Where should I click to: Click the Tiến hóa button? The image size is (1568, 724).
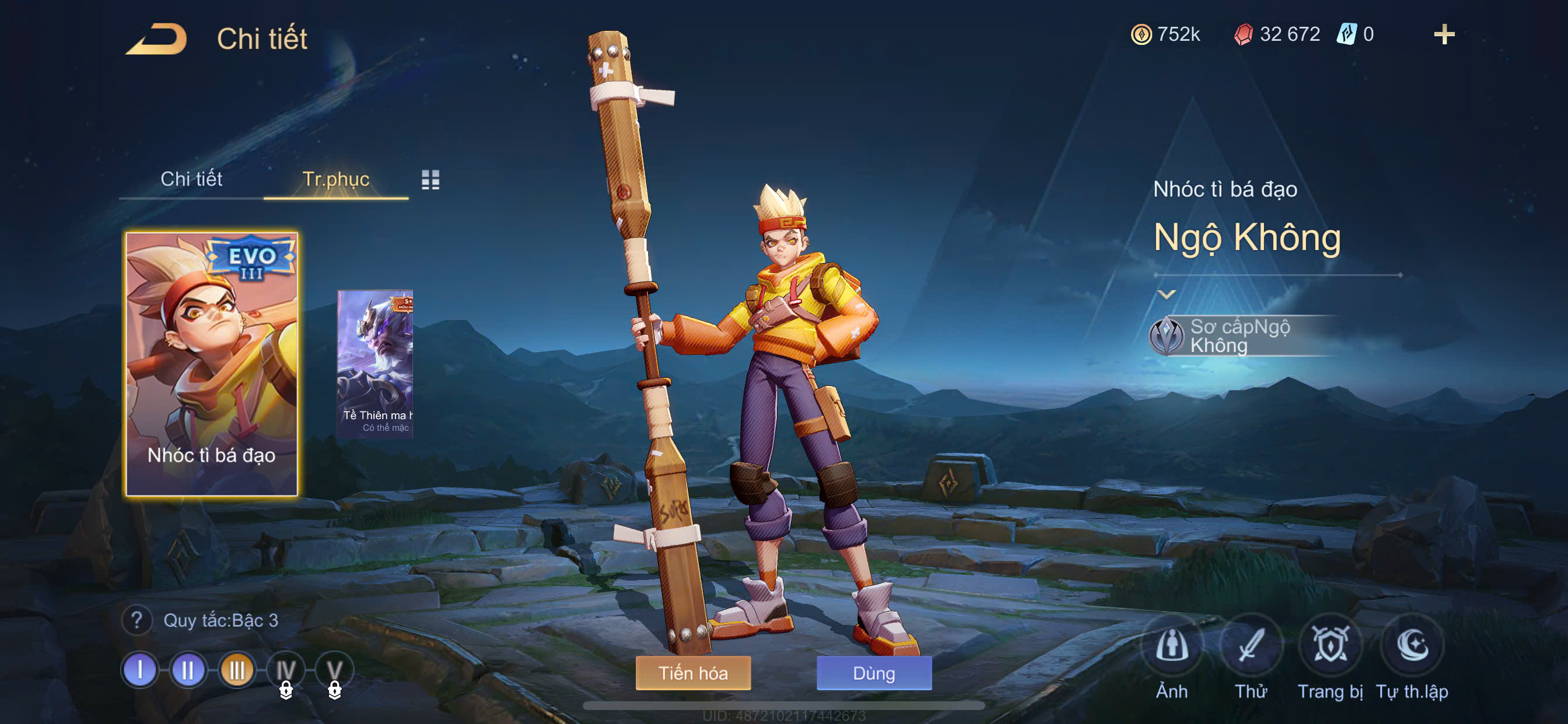coord(692,673)
